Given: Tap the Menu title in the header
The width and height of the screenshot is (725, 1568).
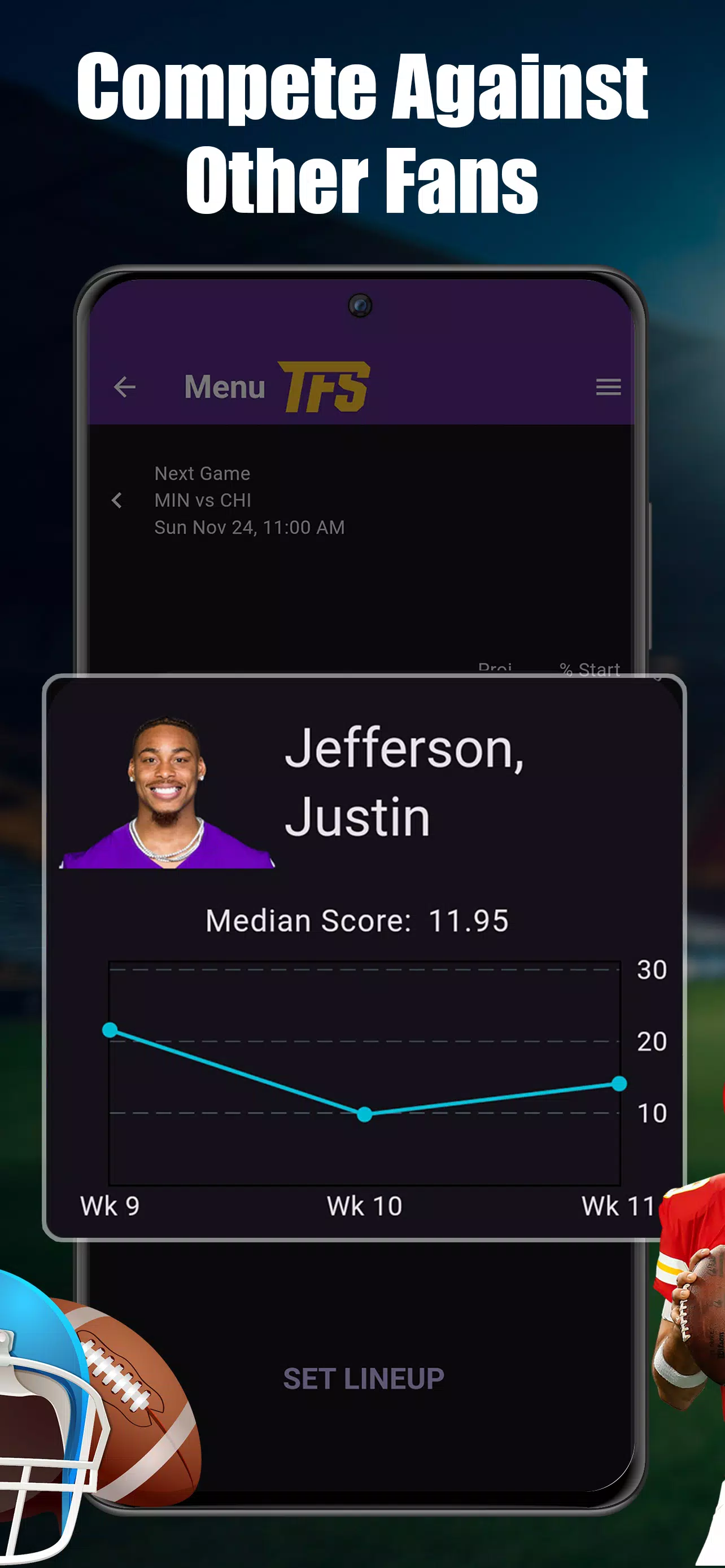Looking at the screenshot, I should click(224, 387).
